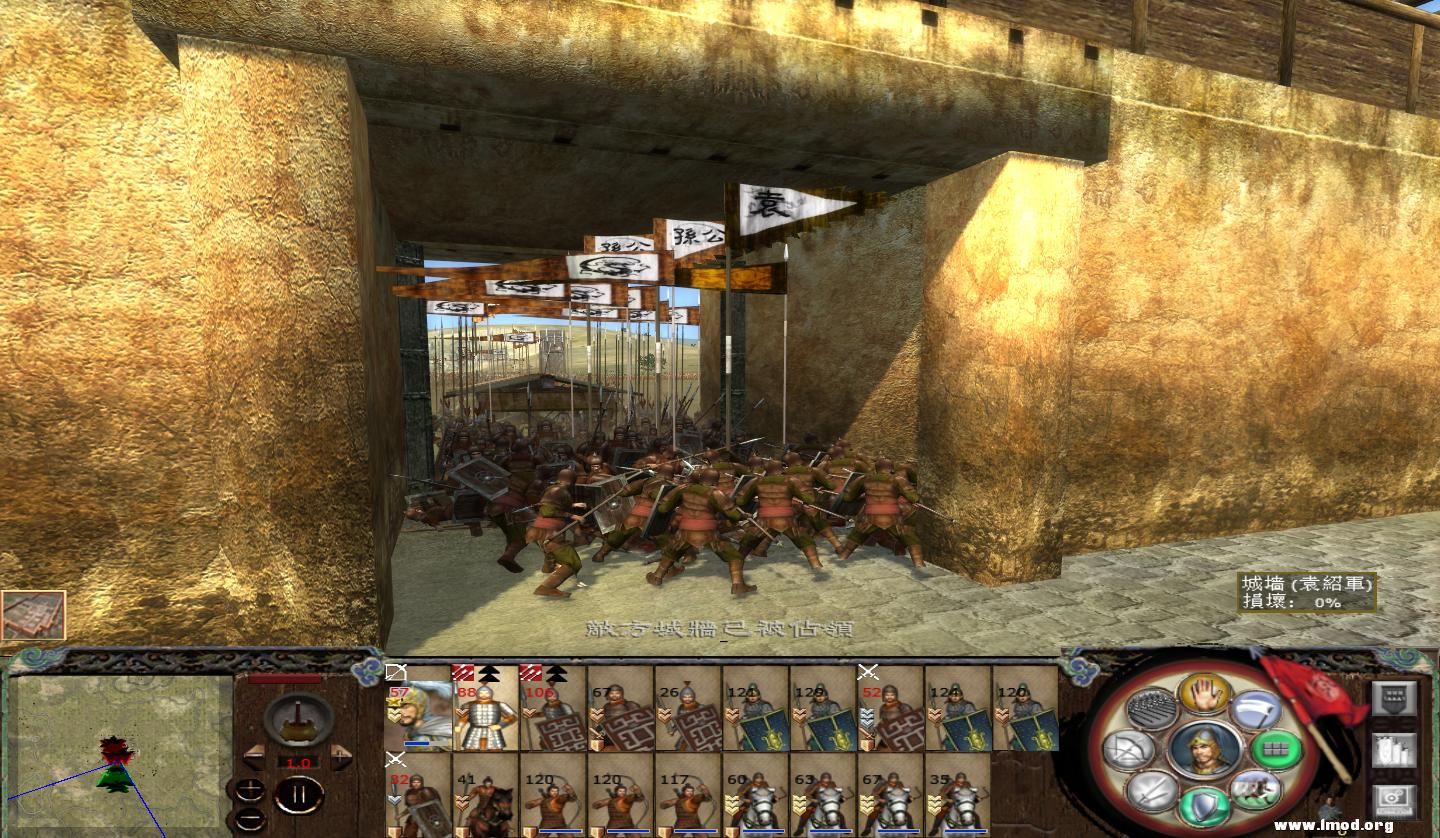
Task: Open the city plan thumbnail above the minimap
Action: click(33, 615)
